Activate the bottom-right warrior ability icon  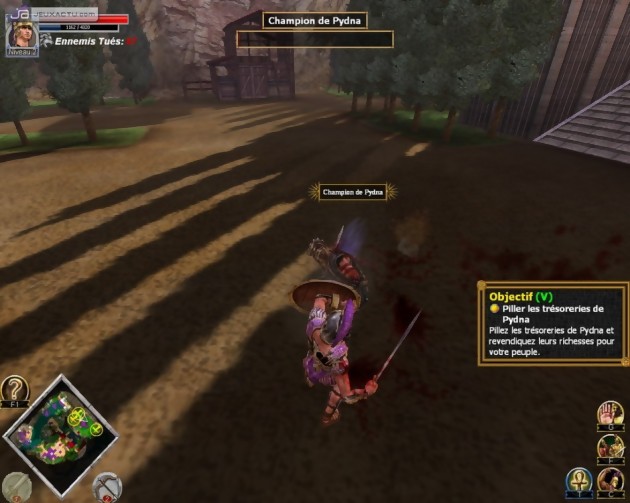tap(612, 481)
